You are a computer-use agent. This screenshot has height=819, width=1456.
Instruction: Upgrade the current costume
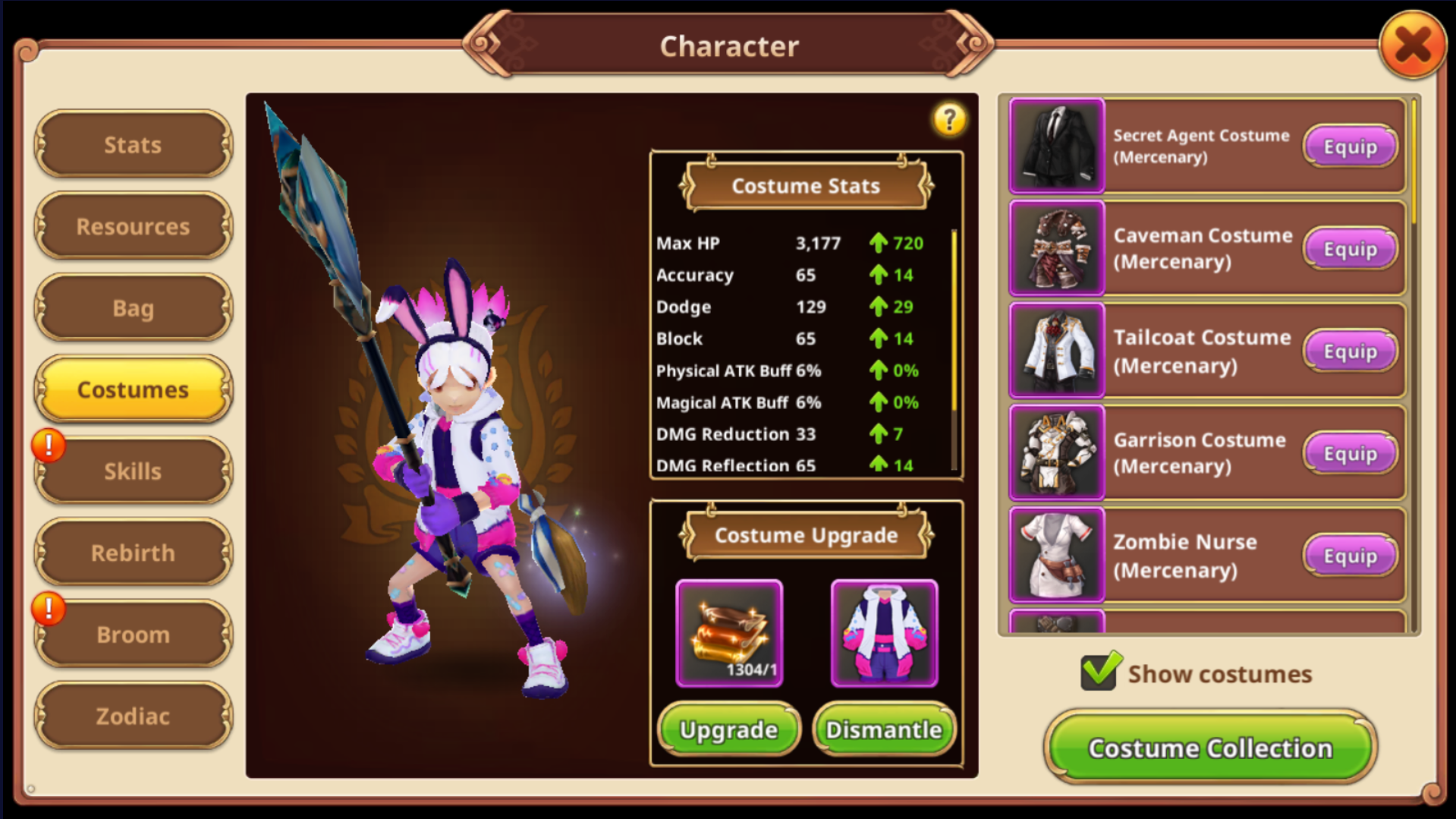(x=728, y=729)
